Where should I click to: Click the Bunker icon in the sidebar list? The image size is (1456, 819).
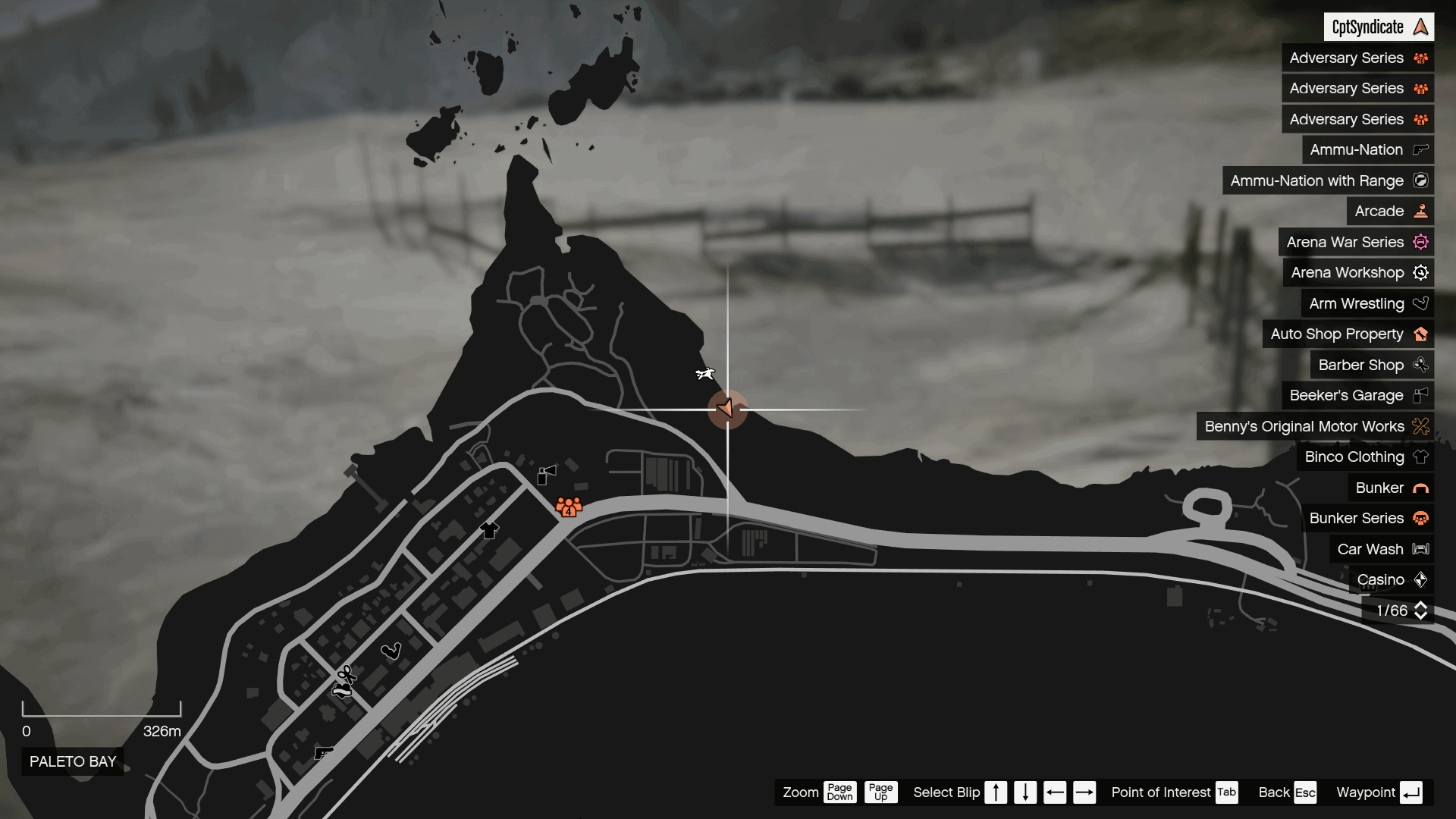click(x=1420, y=488)
